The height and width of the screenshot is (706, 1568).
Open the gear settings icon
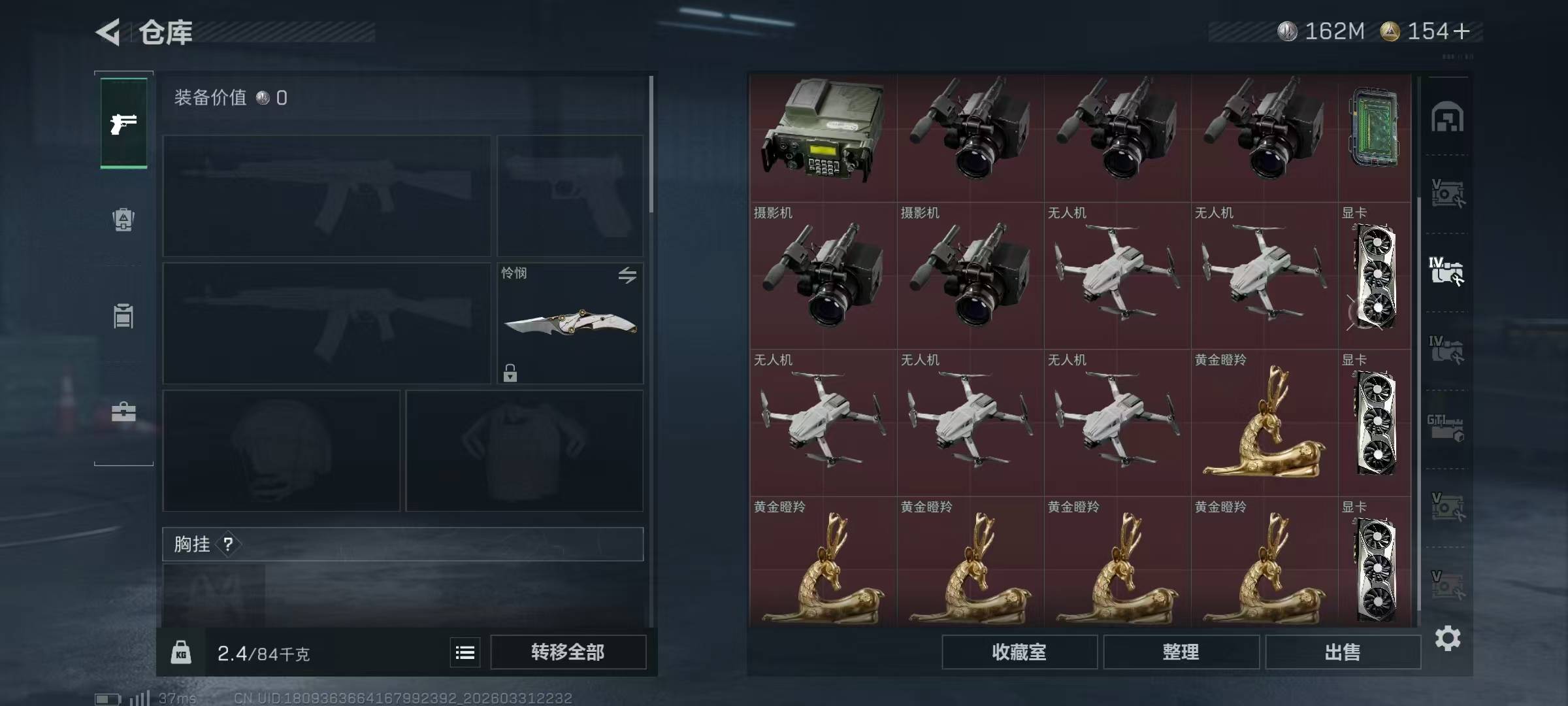tap(1448, 639)
